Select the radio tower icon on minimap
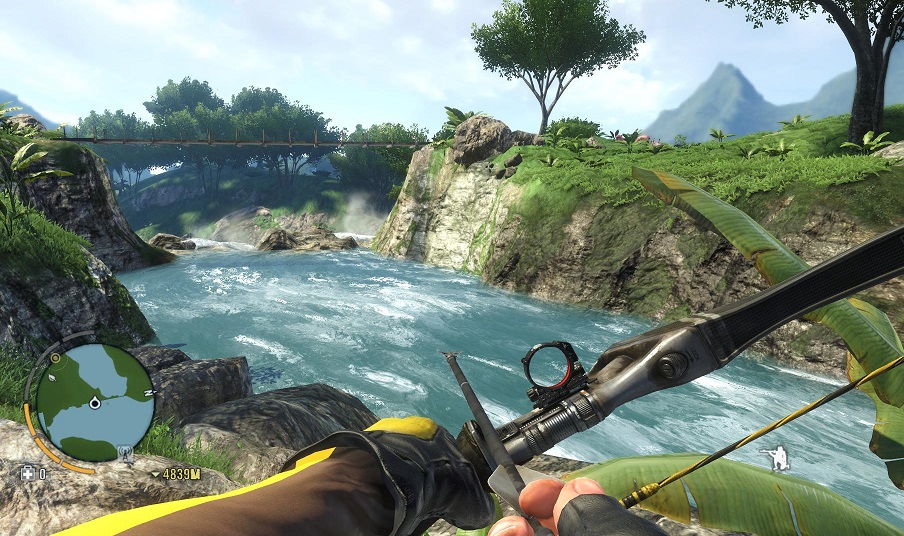 point(127,453)
